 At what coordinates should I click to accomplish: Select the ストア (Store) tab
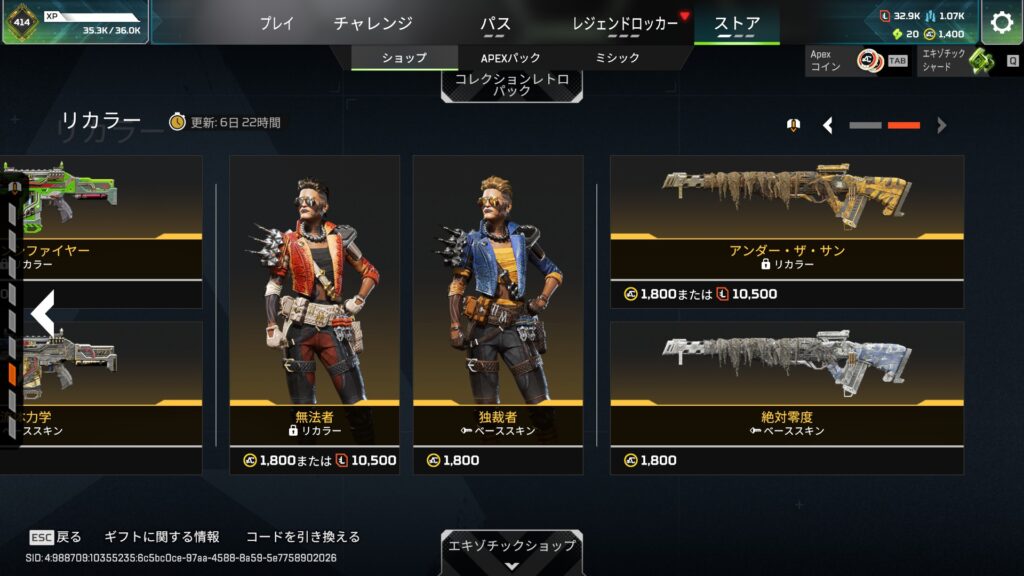tap(737, 23)
